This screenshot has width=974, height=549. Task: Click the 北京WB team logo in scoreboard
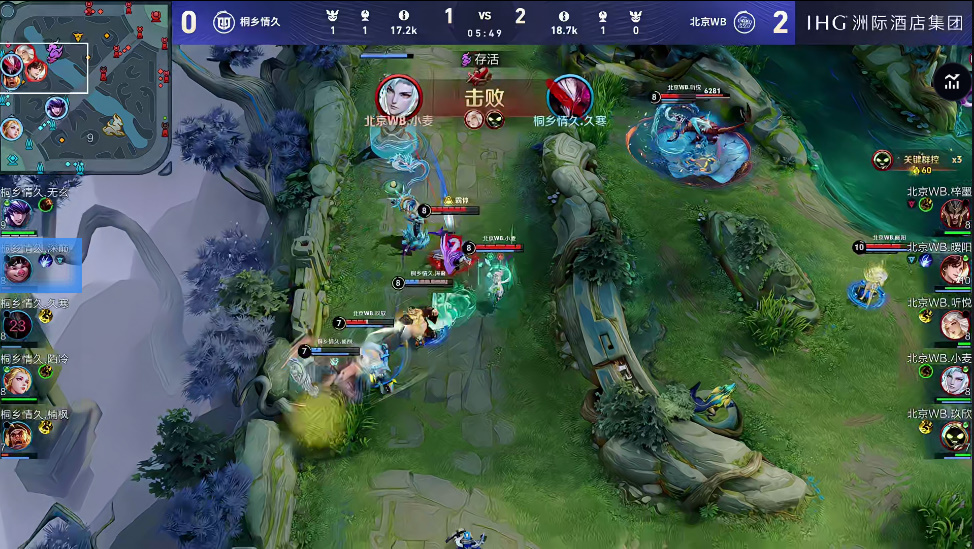pyautogui.click(x=743, y=21)
